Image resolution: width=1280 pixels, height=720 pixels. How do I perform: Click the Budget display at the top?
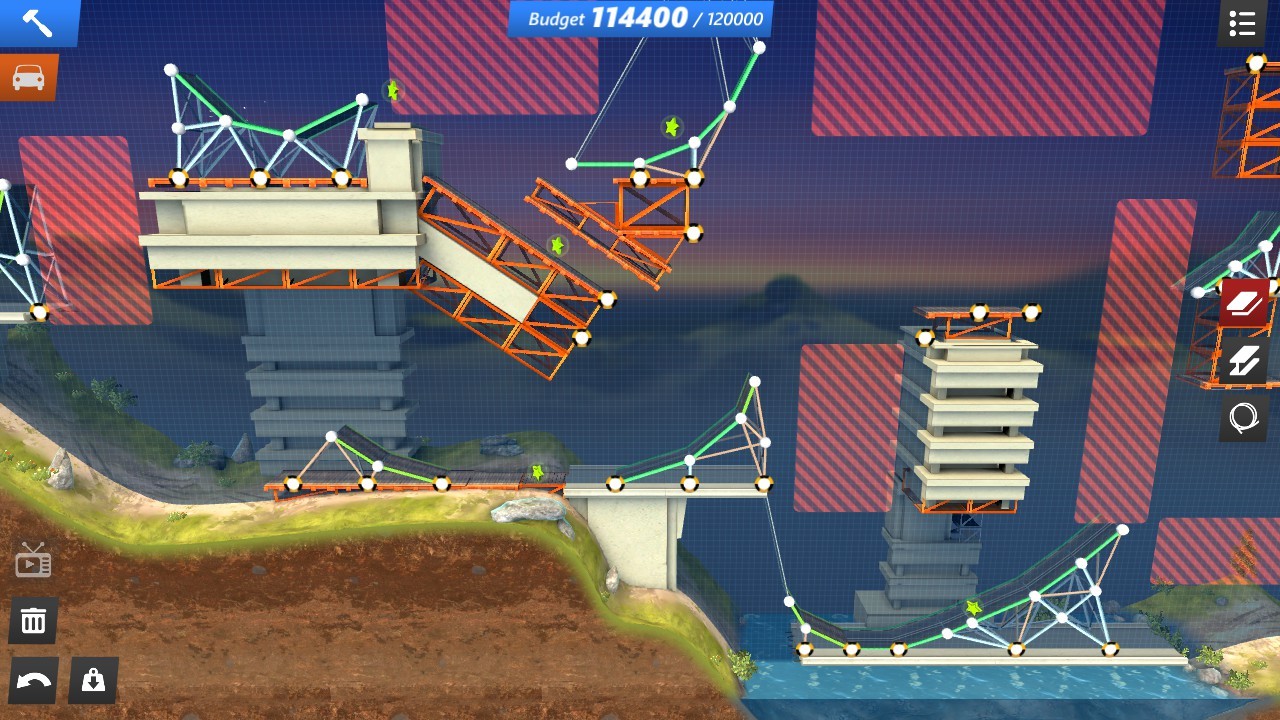640,17
